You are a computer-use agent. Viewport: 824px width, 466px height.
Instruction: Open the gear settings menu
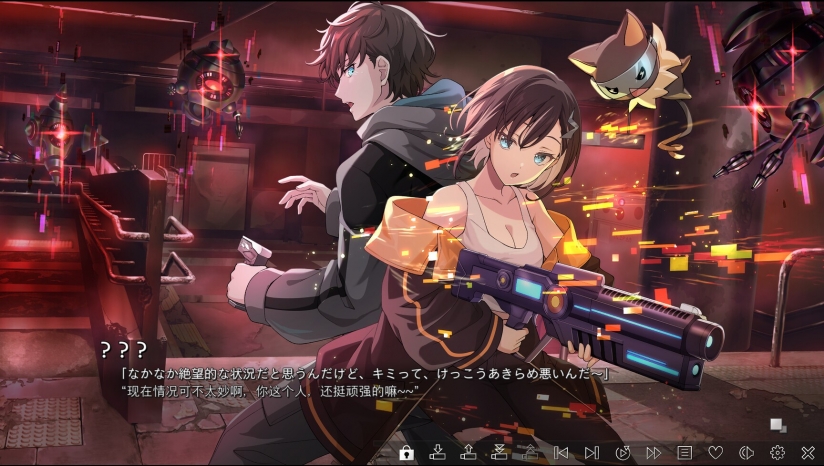click(x=777, y=453)
